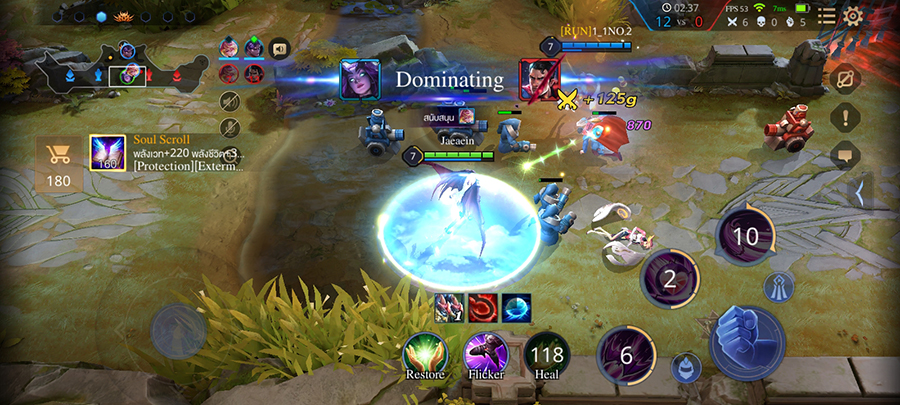Send the exclamation mark alert signal

coord(845,117)
